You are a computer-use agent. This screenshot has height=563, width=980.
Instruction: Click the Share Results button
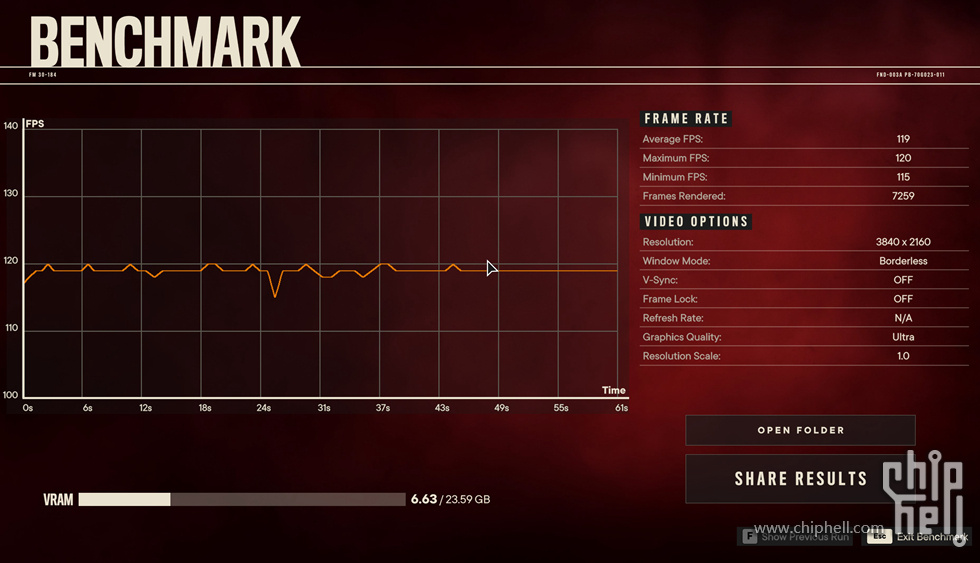click(799, 479)
